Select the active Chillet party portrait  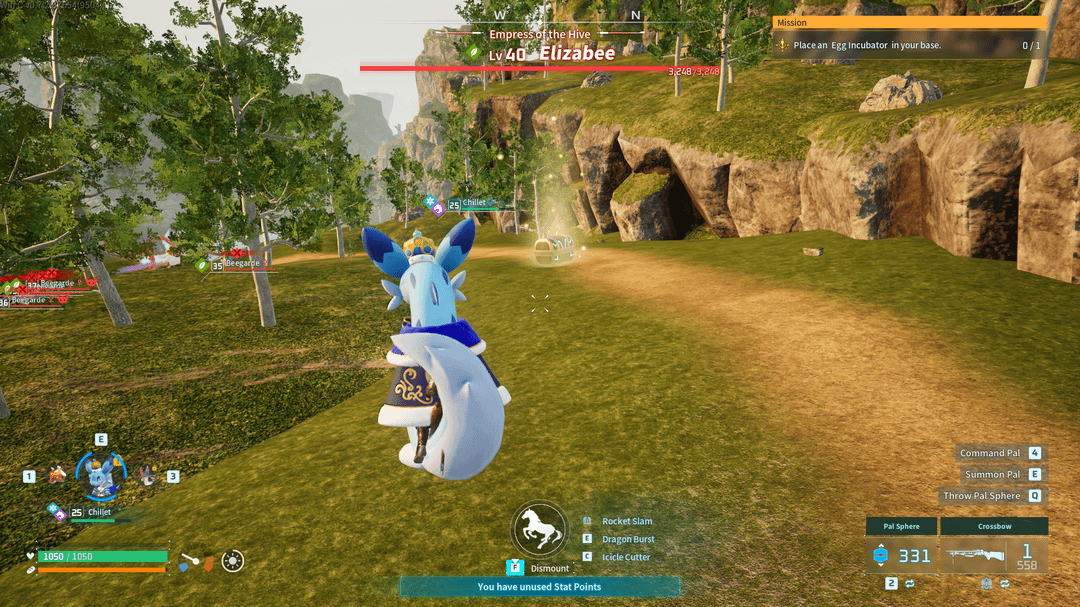point(101,476)
